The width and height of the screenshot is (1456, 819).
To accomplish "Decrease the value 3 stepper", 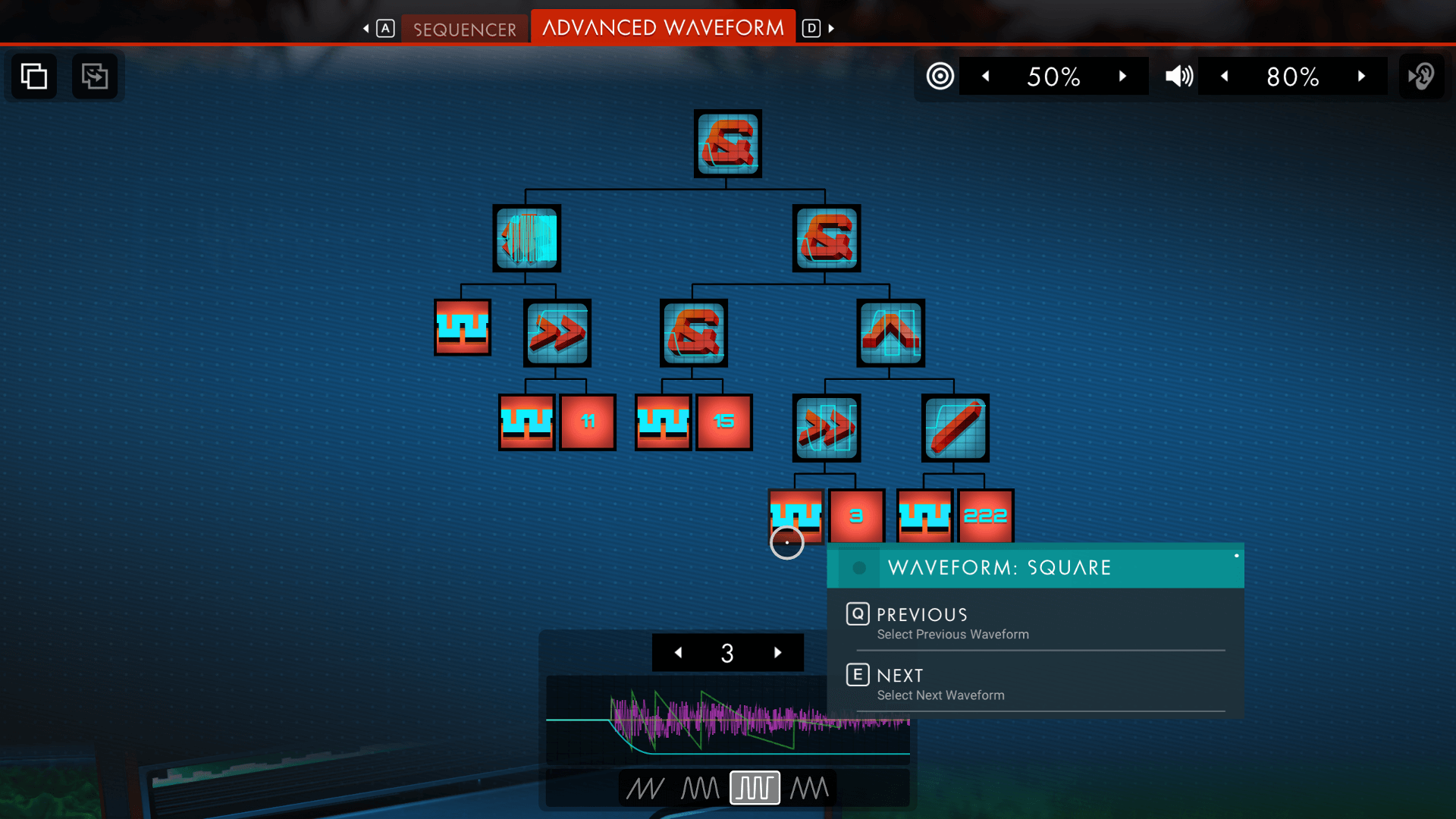I will click(678, 652).
